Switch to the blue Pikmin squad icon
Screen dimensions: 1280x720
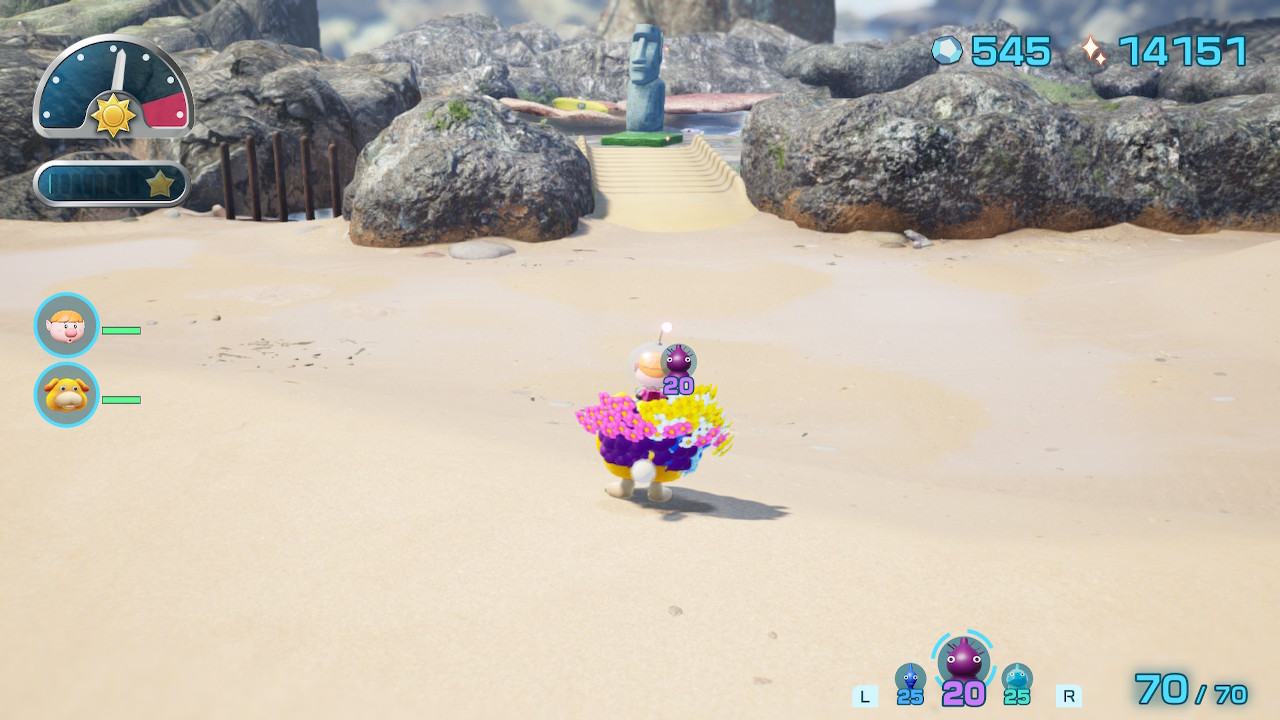point(909,677)
